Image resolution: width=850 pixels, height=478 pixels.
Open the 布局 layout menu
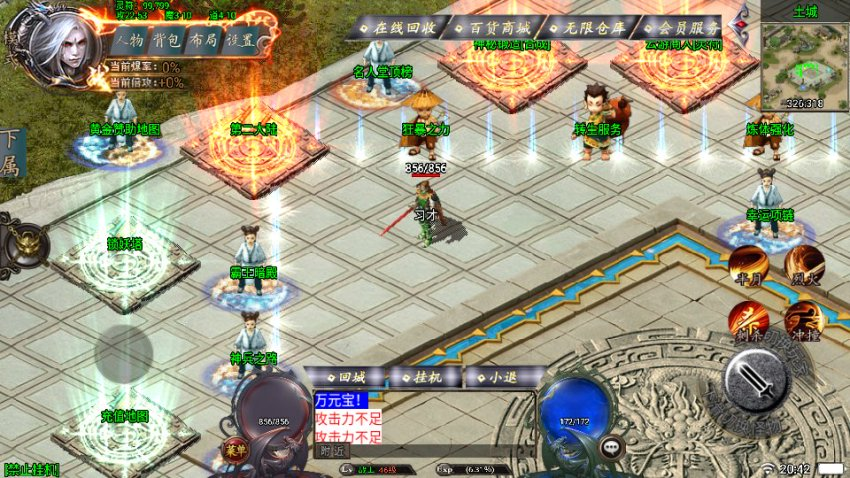click(202, 41)
